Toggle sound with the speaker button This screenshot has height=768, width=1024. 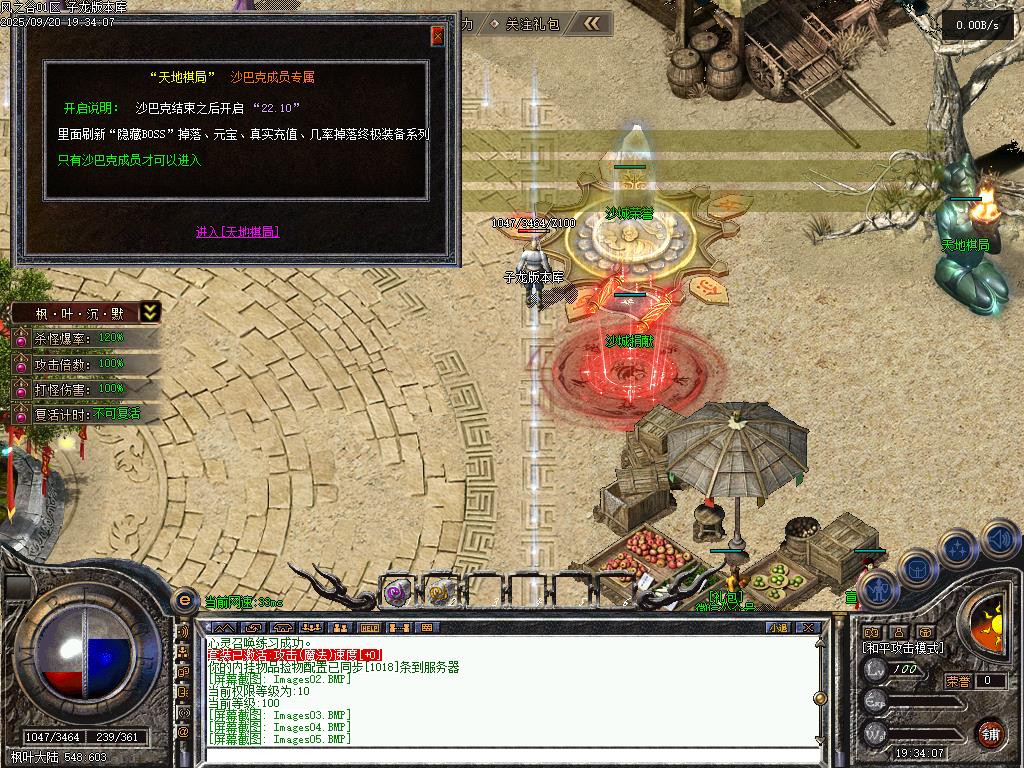coord(999,539)
